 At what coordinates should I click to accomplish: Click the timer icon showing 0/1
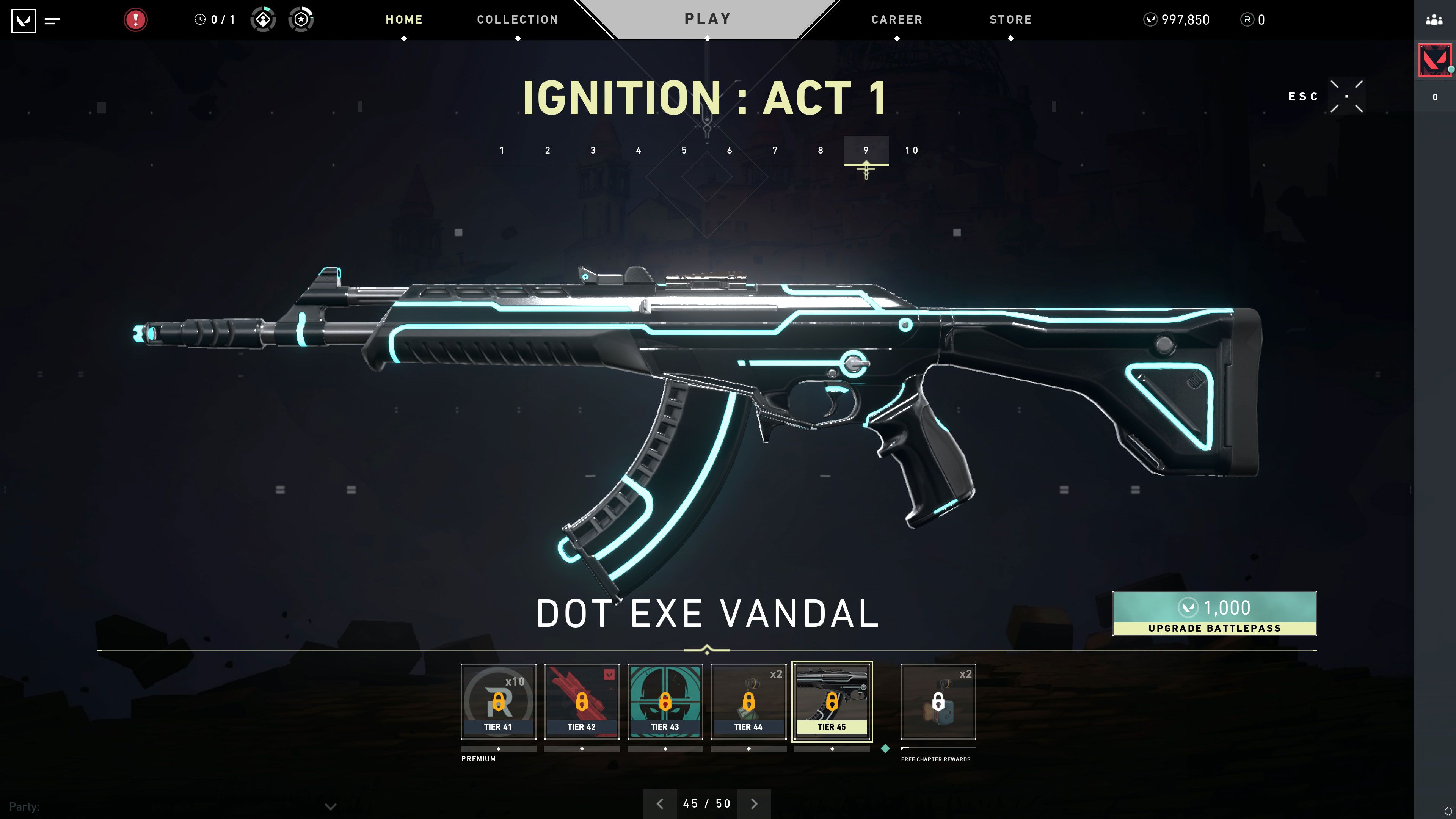tap(201, 19)
